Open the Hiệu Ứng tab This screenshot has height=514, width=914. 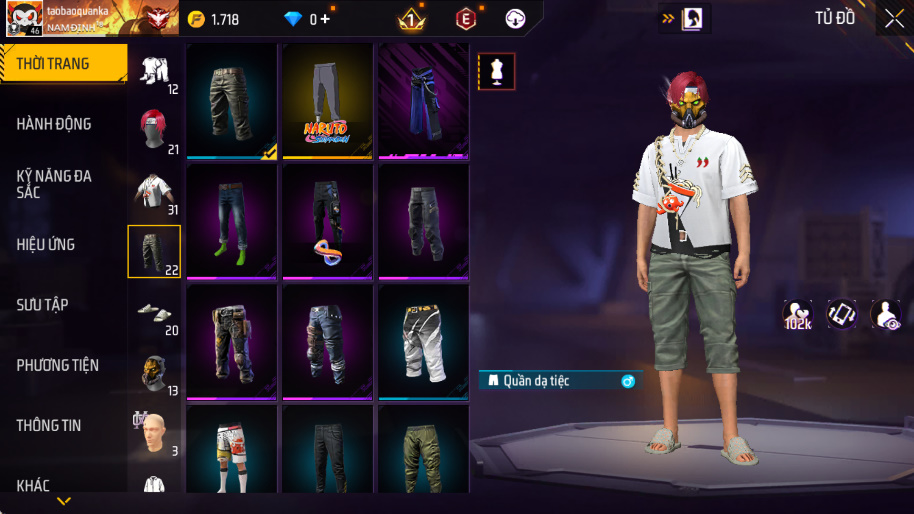pyautogui.click(x=46, y=244)
